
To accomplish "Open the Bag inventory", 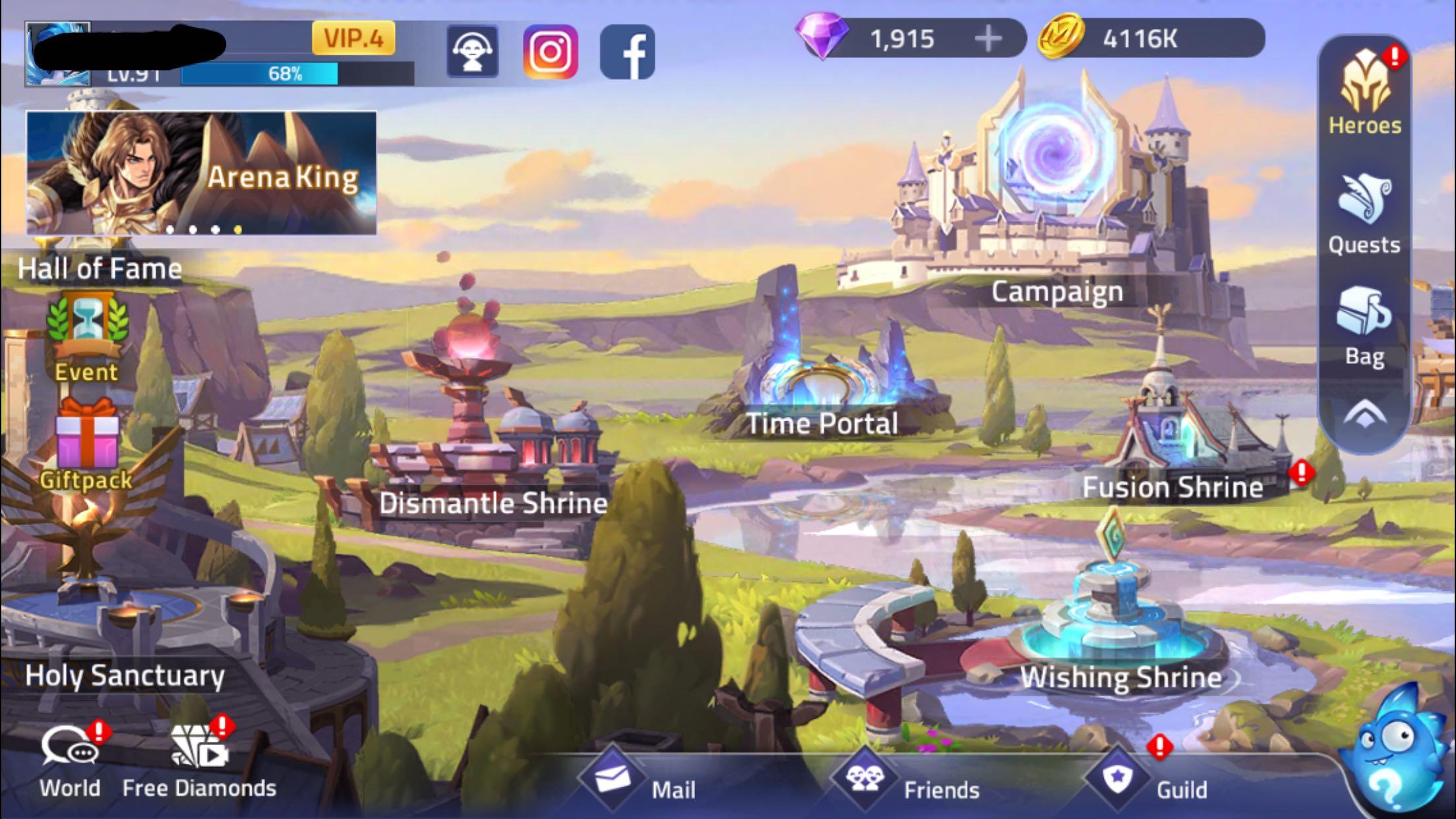I will pos(1364,324).
